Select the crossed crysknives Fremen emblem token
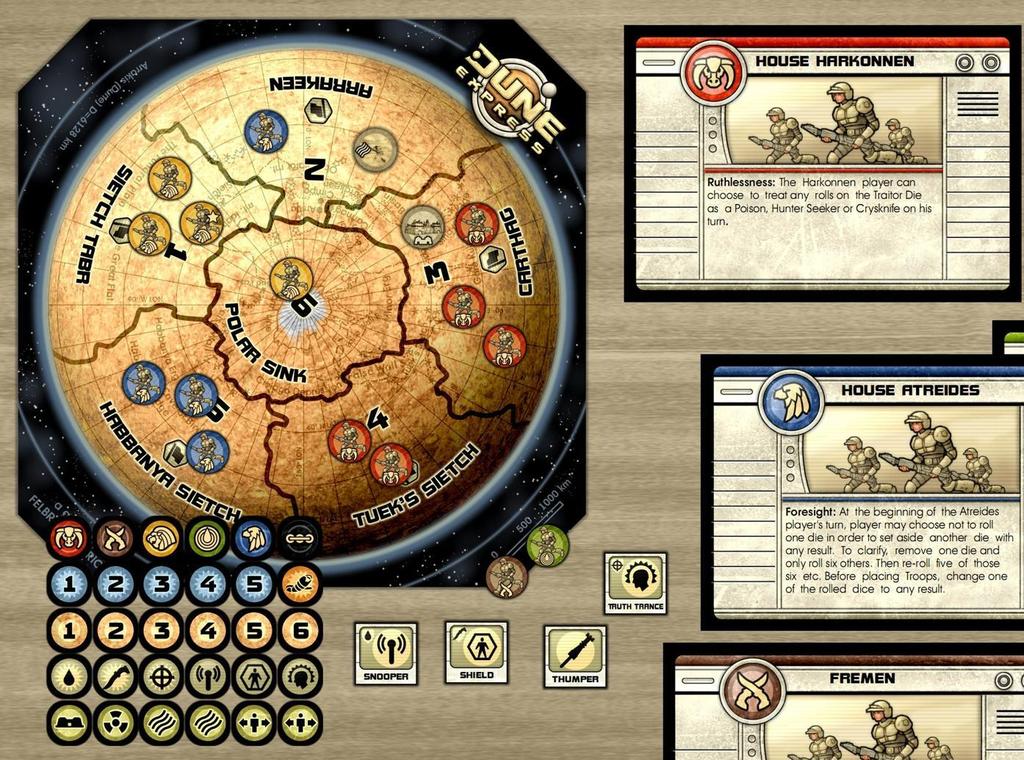Screen dimensions: 1024x760 click(x=114, y=539)
